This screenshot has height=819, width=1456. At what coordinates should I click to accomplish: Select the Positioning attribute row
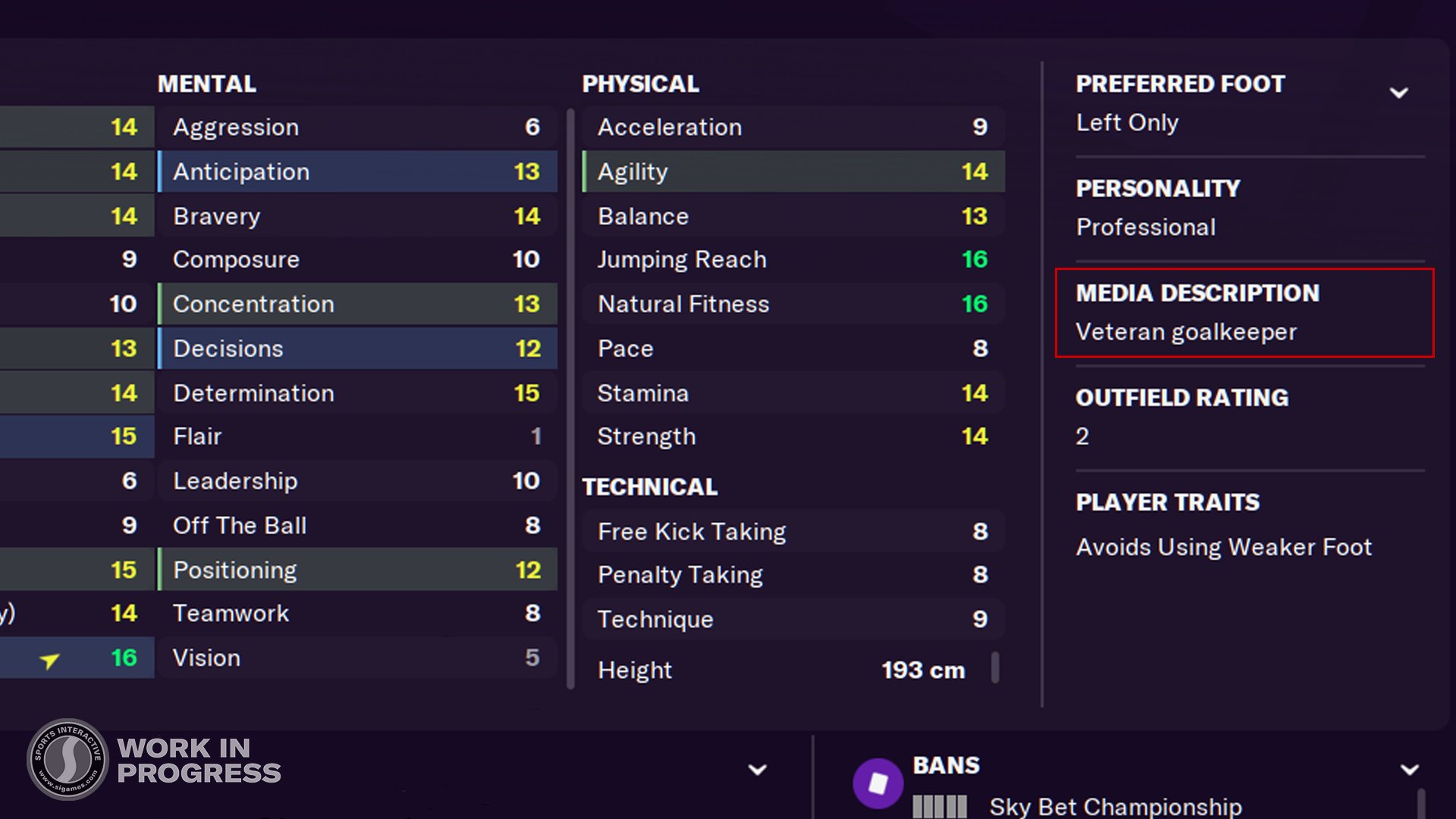pos(357,570)
